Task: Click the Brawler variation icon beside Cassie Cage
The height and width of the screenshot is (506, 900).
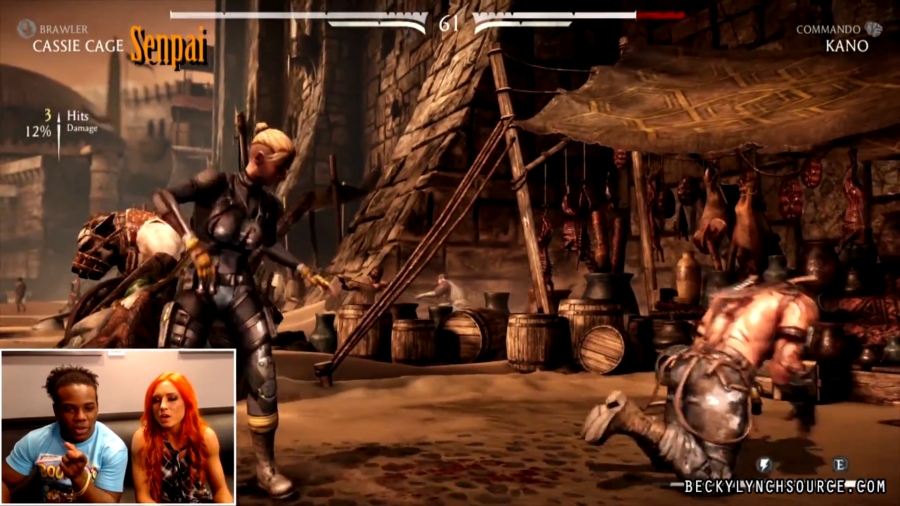Action: tap(25, 29)
